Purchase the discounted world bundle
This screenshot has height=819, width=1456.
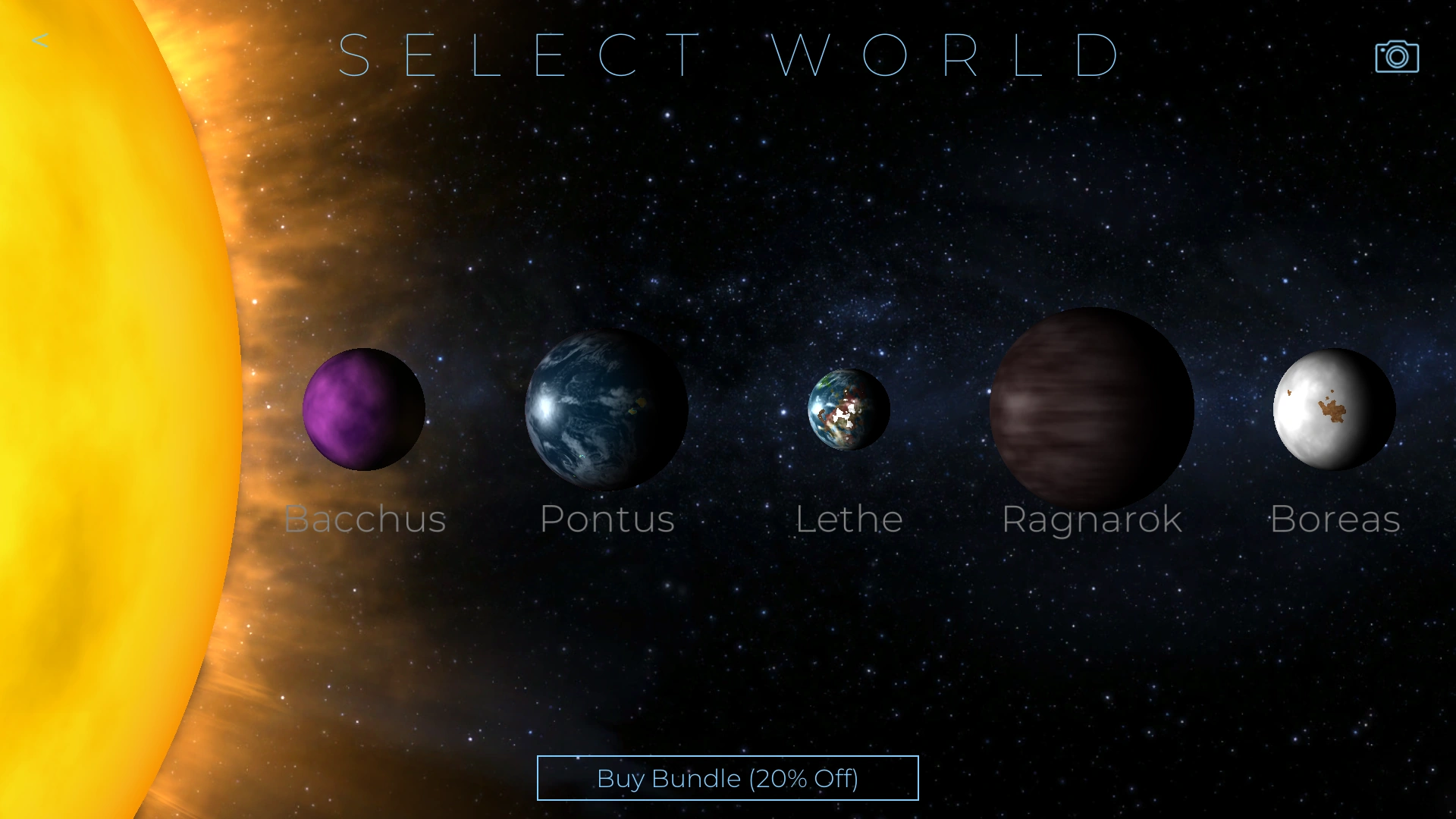point(727,778)
